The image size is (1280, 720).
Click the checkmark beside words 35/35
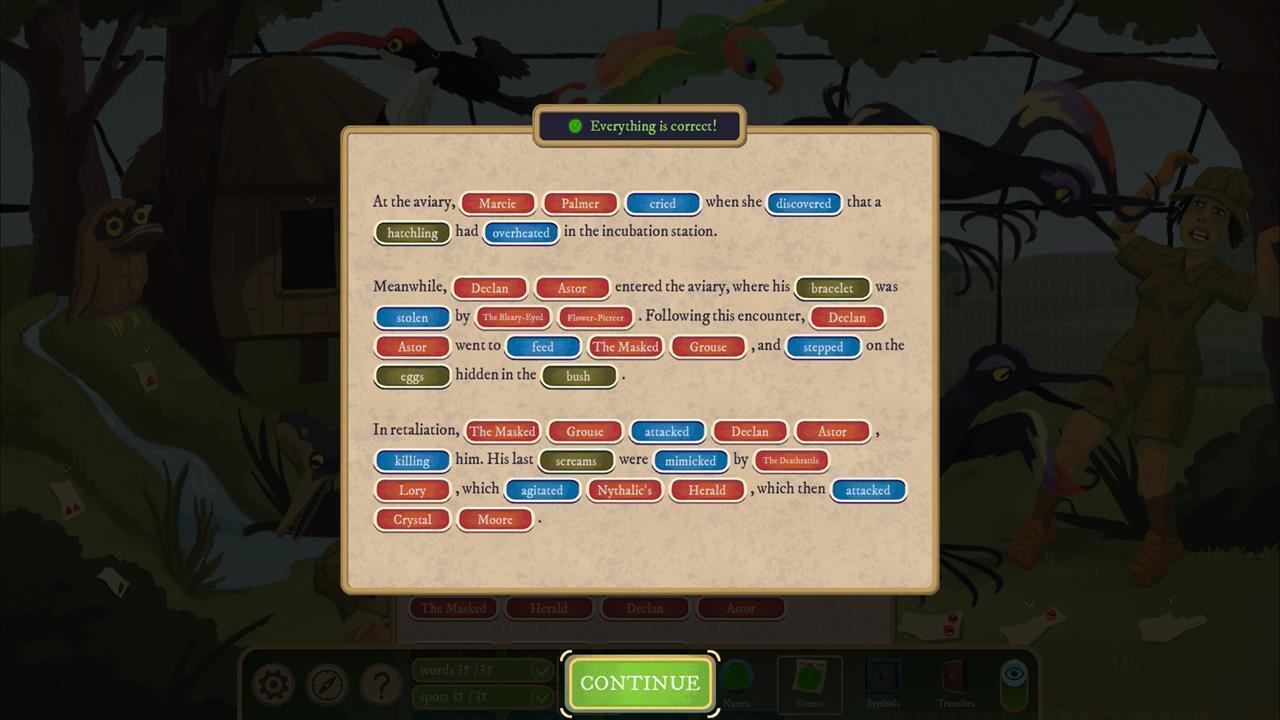tap(541, 671)
